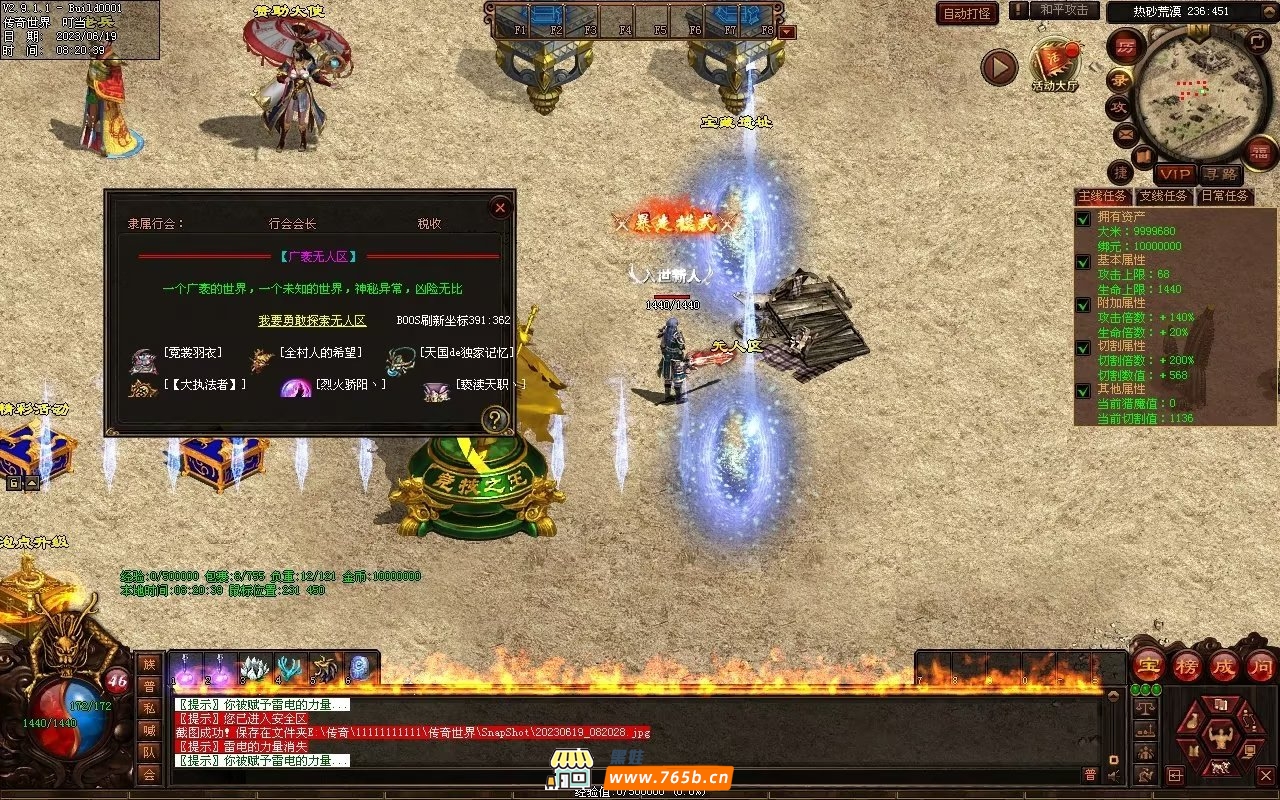Image resolution: width=1280 pixels, height=800 pixels.
Task: Open the 活动大厅 activity hall icon
Action: 1054,64
